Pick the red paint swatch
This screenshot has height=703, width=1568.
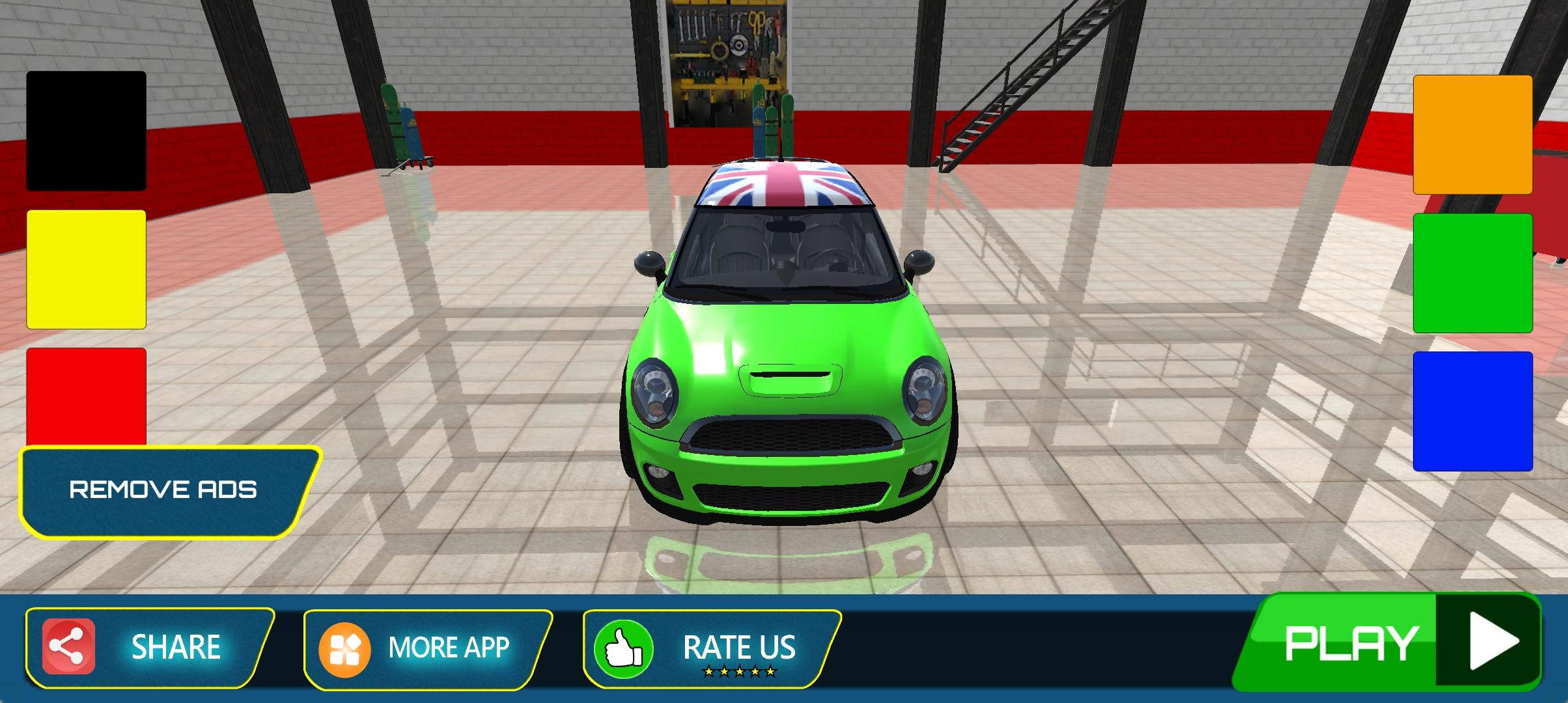86,396
